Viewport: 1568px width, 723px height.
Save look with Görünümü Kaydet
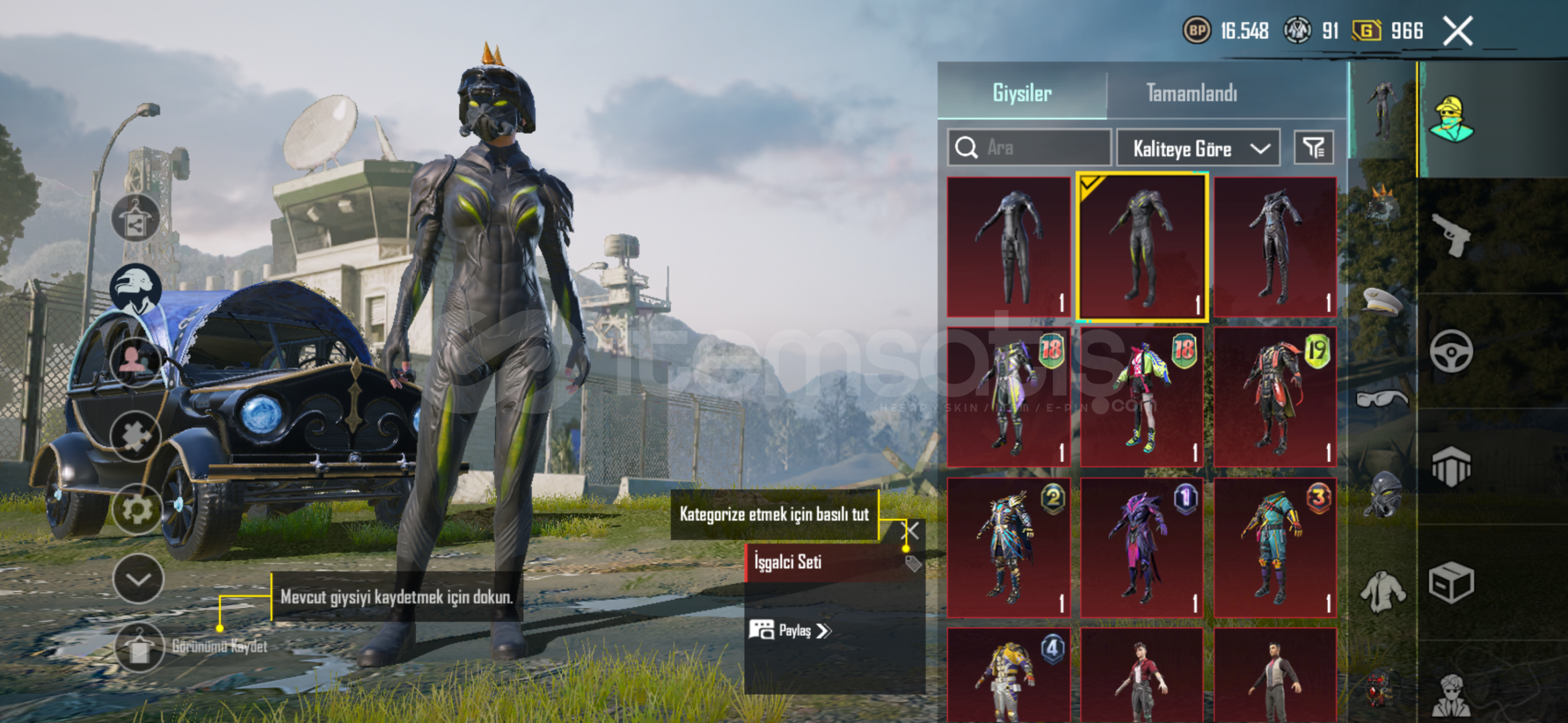pos(139,647)
